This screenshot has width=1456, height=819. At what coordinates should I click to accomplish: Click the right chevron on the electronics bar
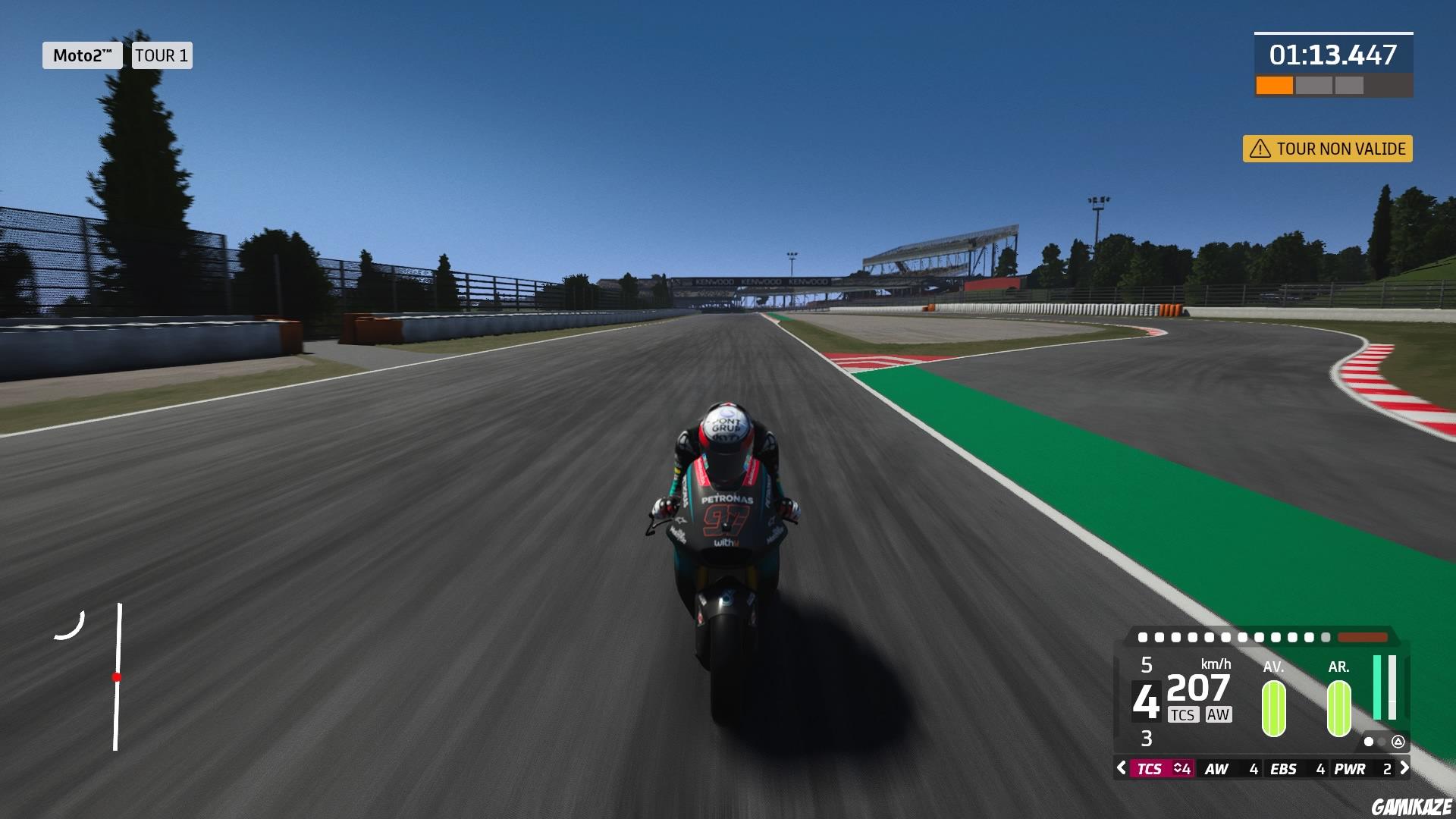tap(1404, 769)
